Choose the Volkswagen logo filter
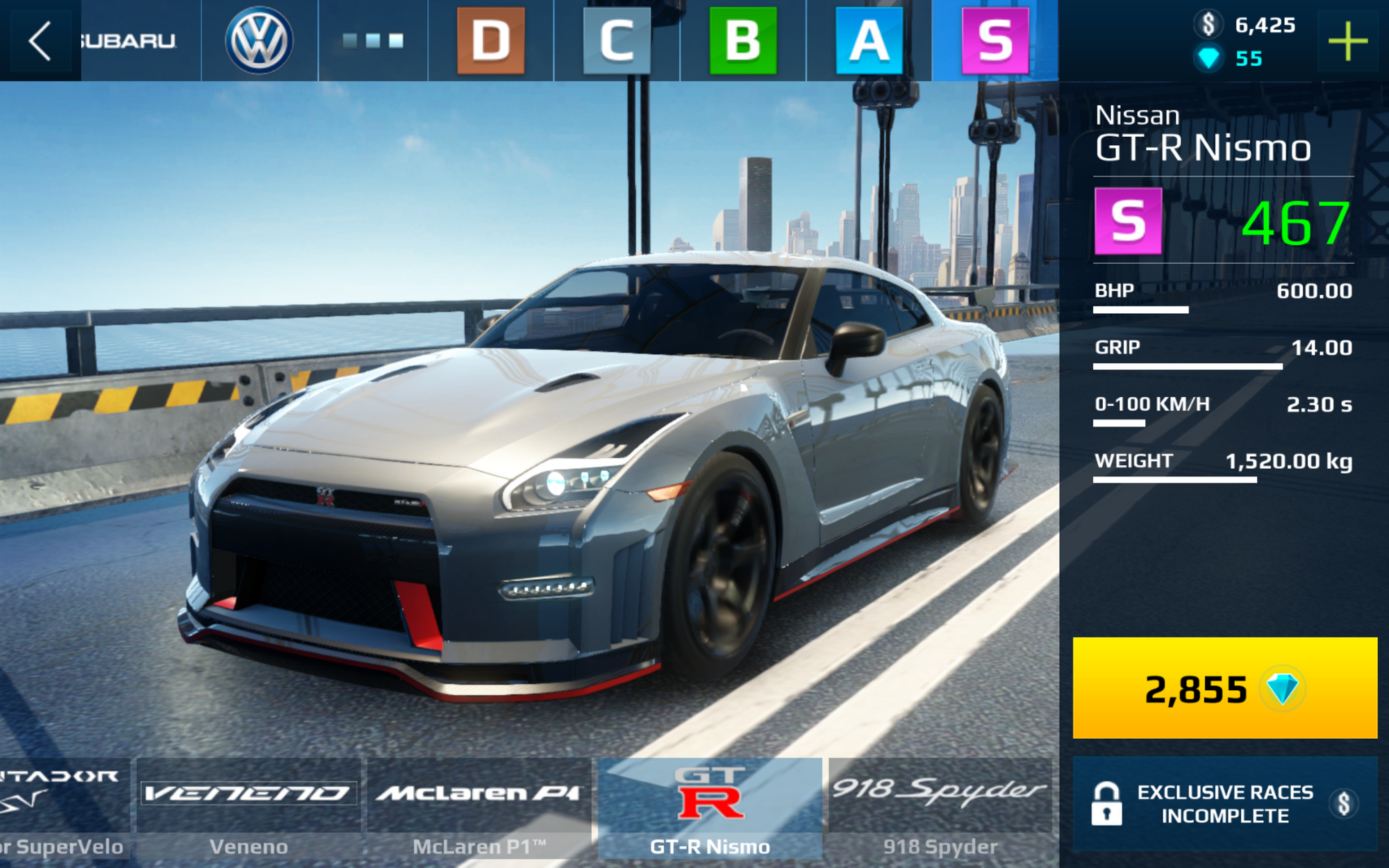Image resolution: width=1389 pixels, height=868 pixels. click(x=259, y=41)
